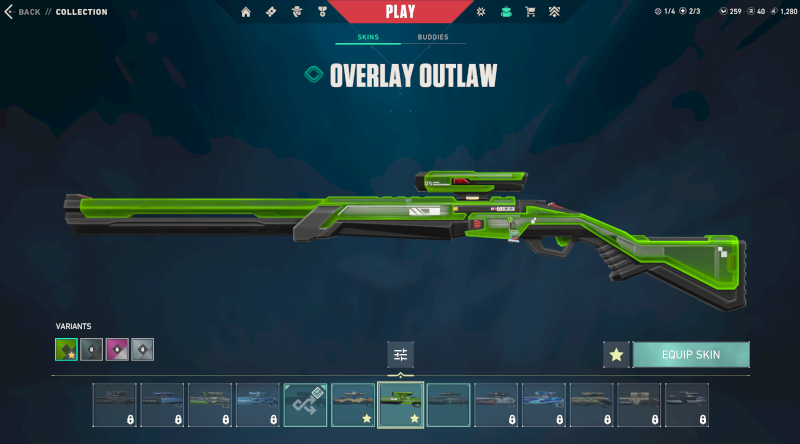The width and height of the screenshot is (800, 444).
Task: Choose the green starred variant swatch
Action: coord(66,349)
